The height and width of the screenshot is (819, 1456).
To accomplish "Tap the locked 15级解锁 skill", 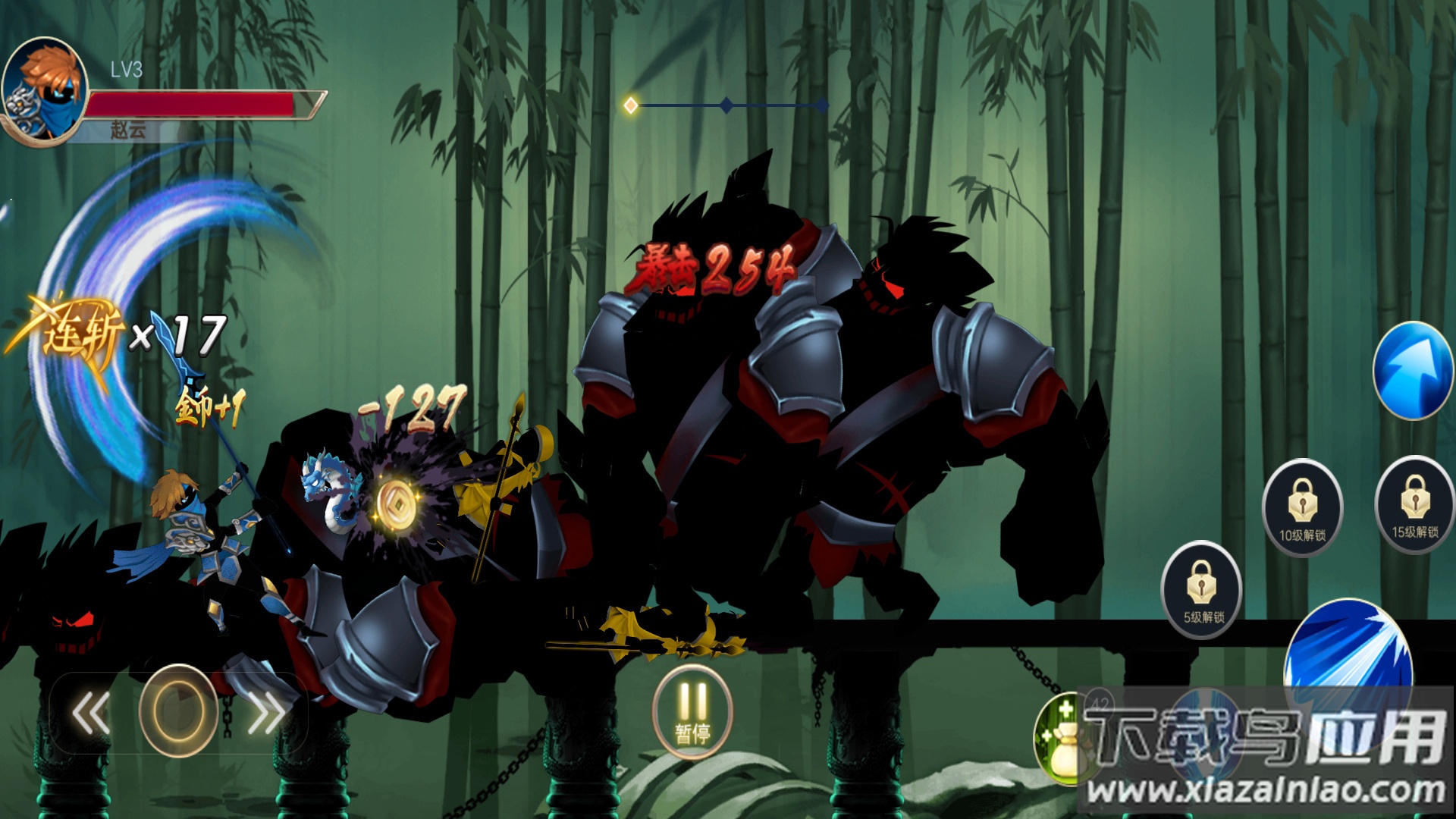I will coord(1414,504).
